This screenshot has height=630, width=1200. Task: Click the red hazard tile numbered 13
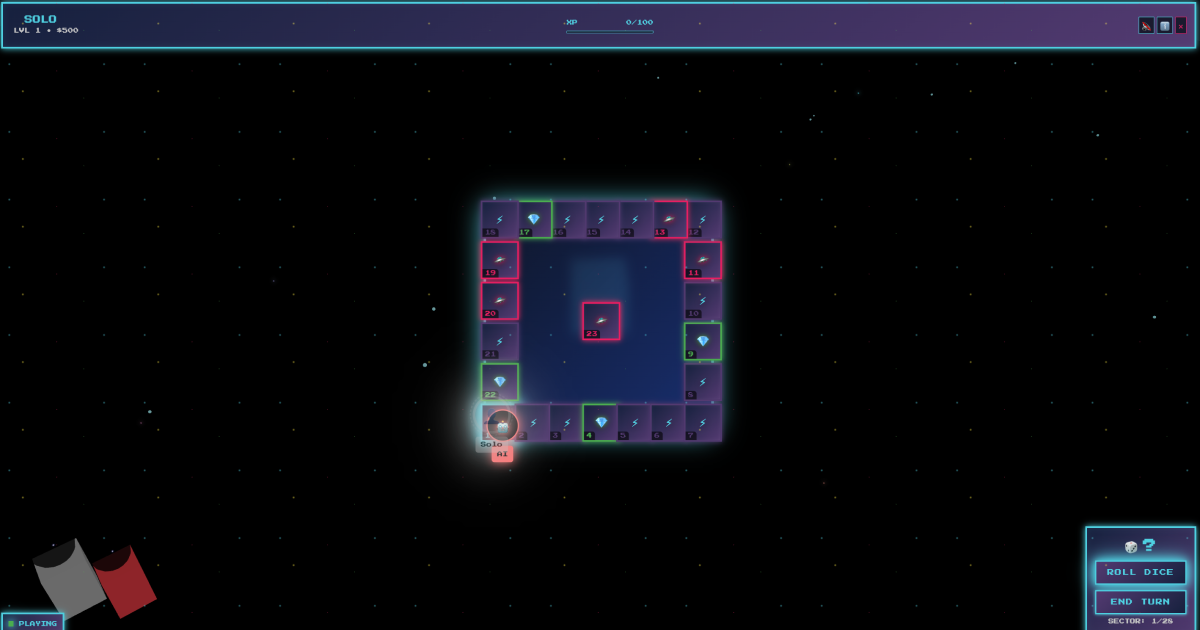[x=669, y=220]
